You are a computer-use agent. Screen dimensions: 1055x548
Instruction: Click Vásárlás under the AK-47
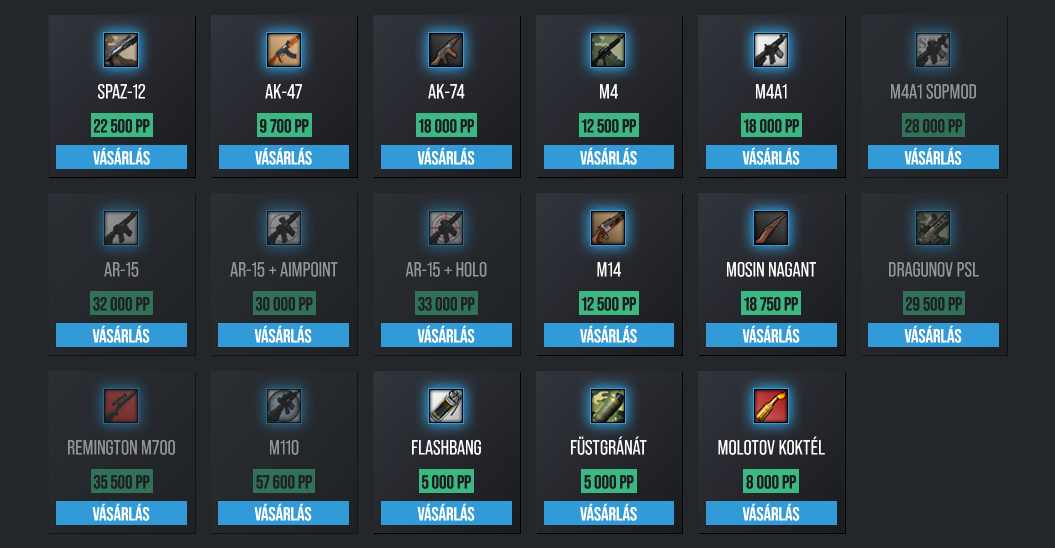click(283, 157)
